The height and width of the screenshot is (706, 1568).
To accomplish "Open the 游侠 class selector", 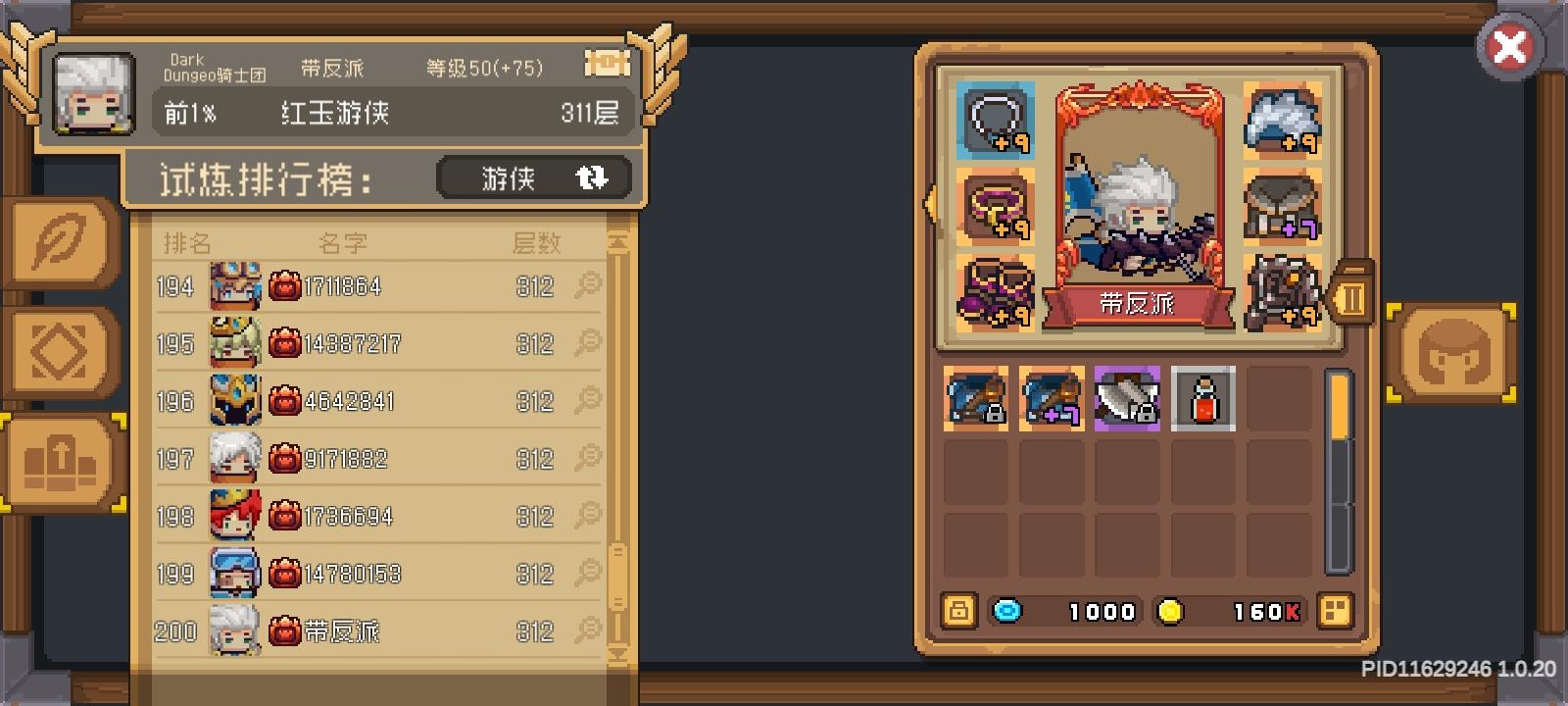I will pos(533,178).
